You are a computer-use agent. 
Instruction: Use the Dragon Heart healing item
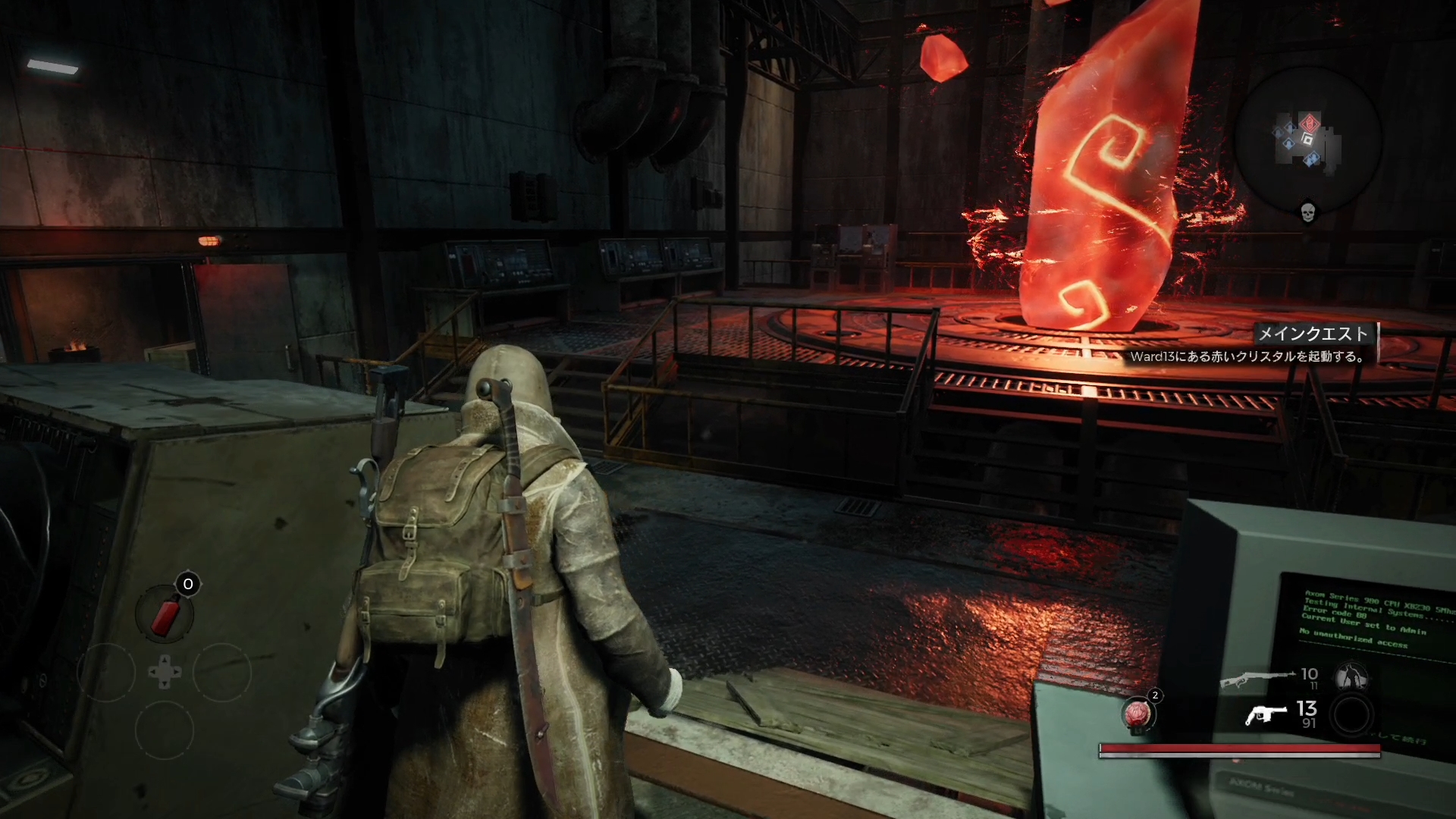coord(1137,714)
